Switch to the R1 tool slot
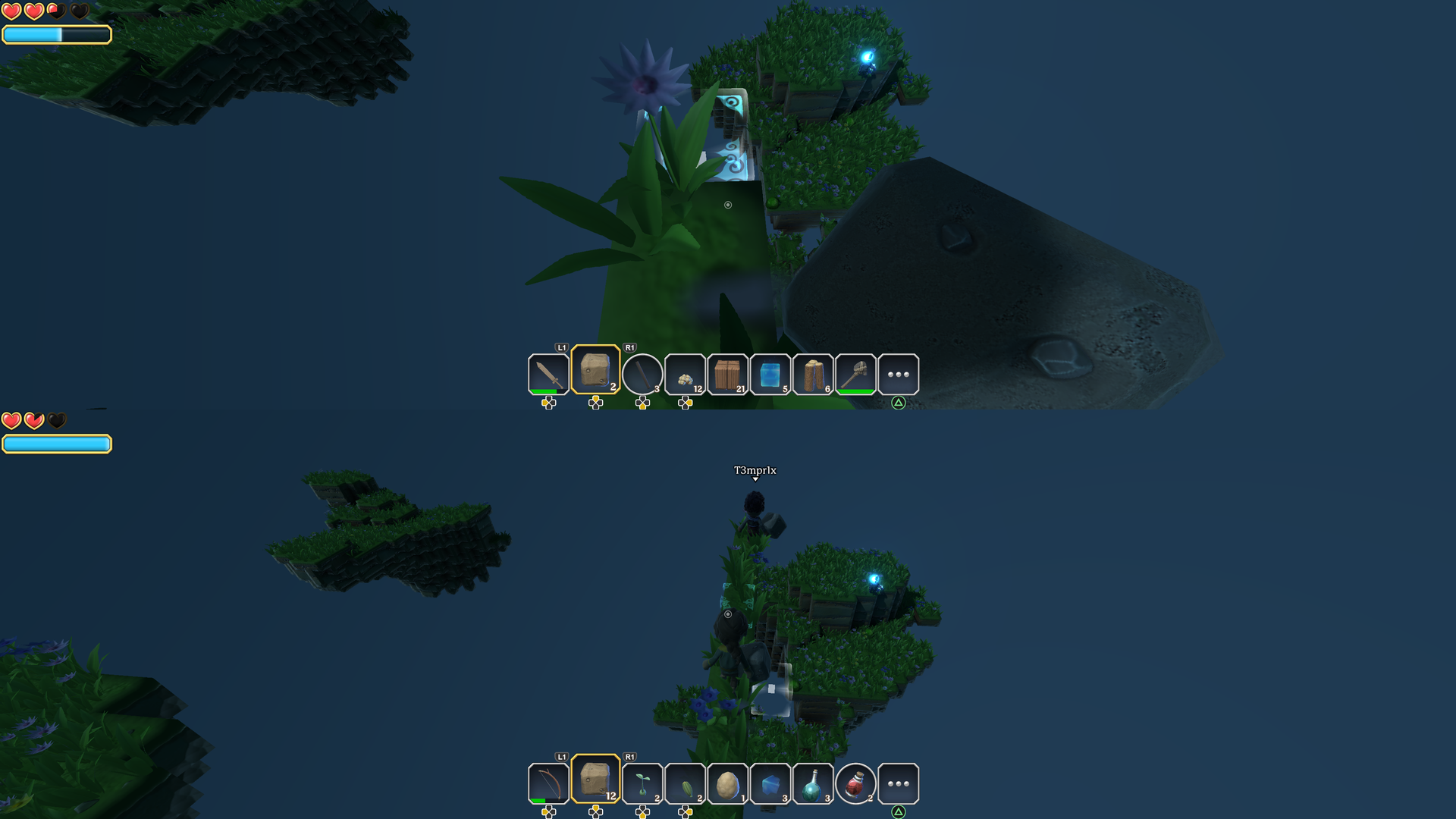1456x819 pixels. [629, 348]
